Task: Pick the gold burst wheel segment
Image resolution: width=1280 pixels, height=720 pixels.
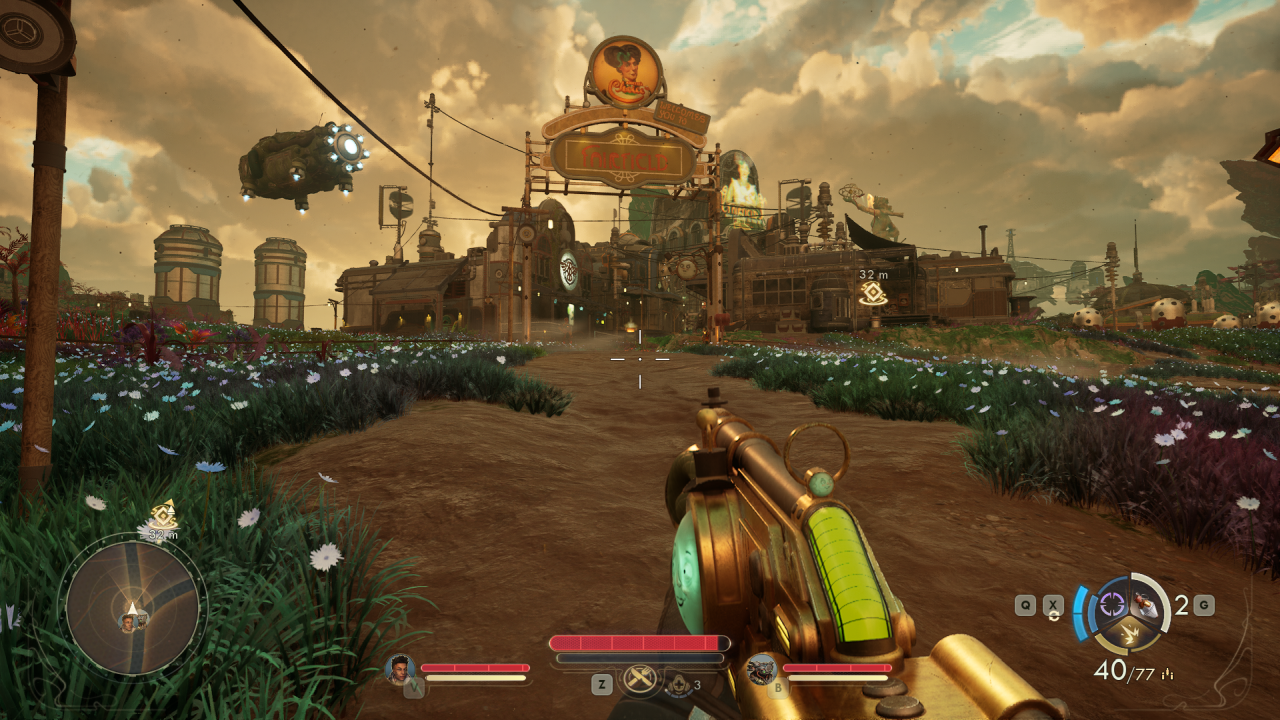Action: click(1130, 631)
